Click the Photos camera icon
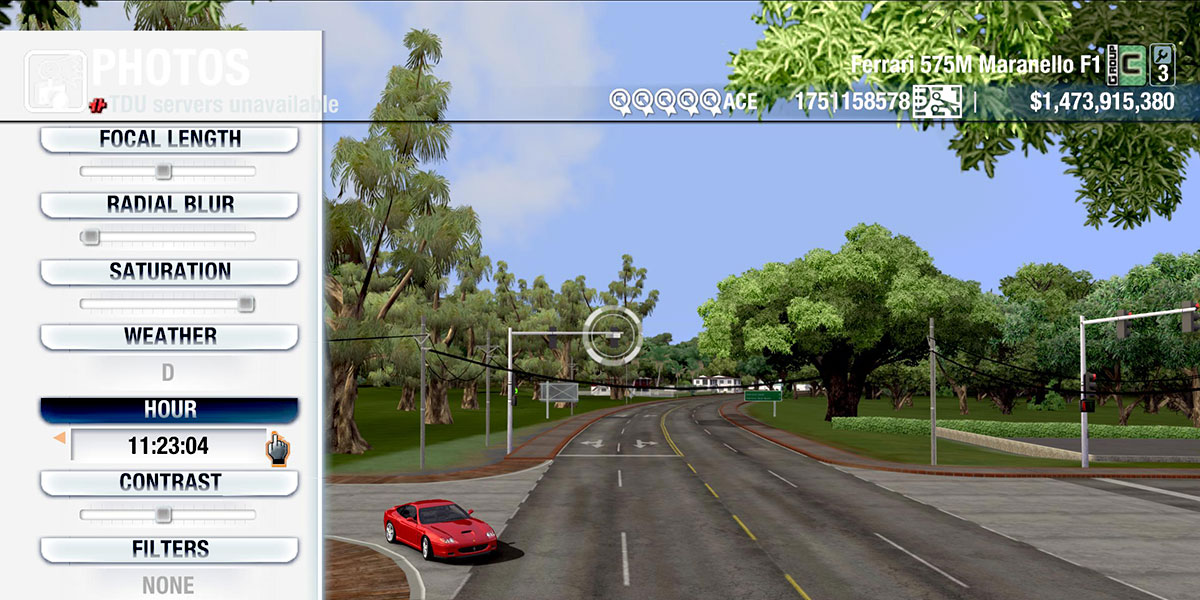This screenshot has width=1200, height=600. coord(55,80)
